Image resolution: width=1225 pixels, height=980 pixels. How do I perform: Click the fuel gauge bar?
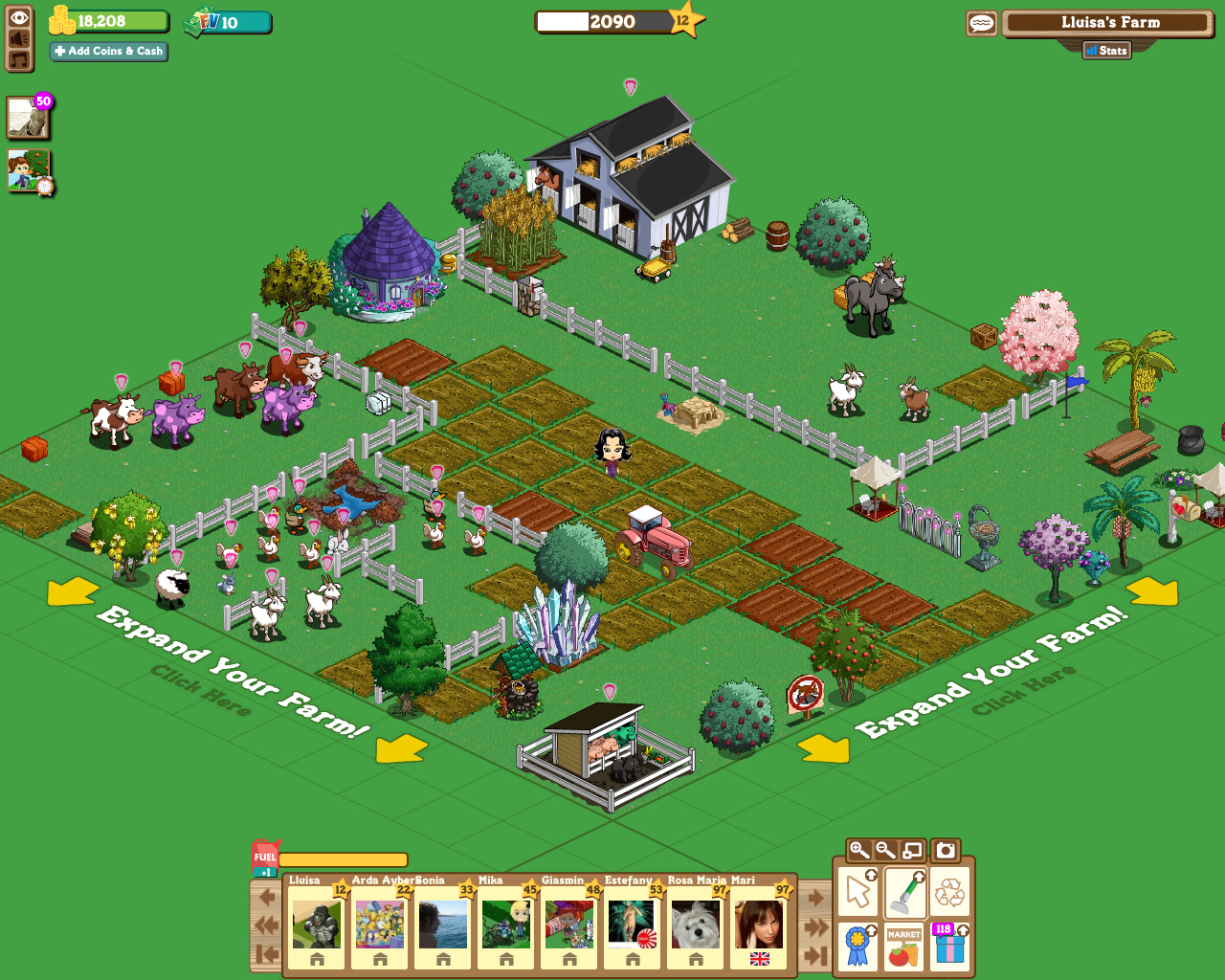pyautogui.click(x=345, y=857)
